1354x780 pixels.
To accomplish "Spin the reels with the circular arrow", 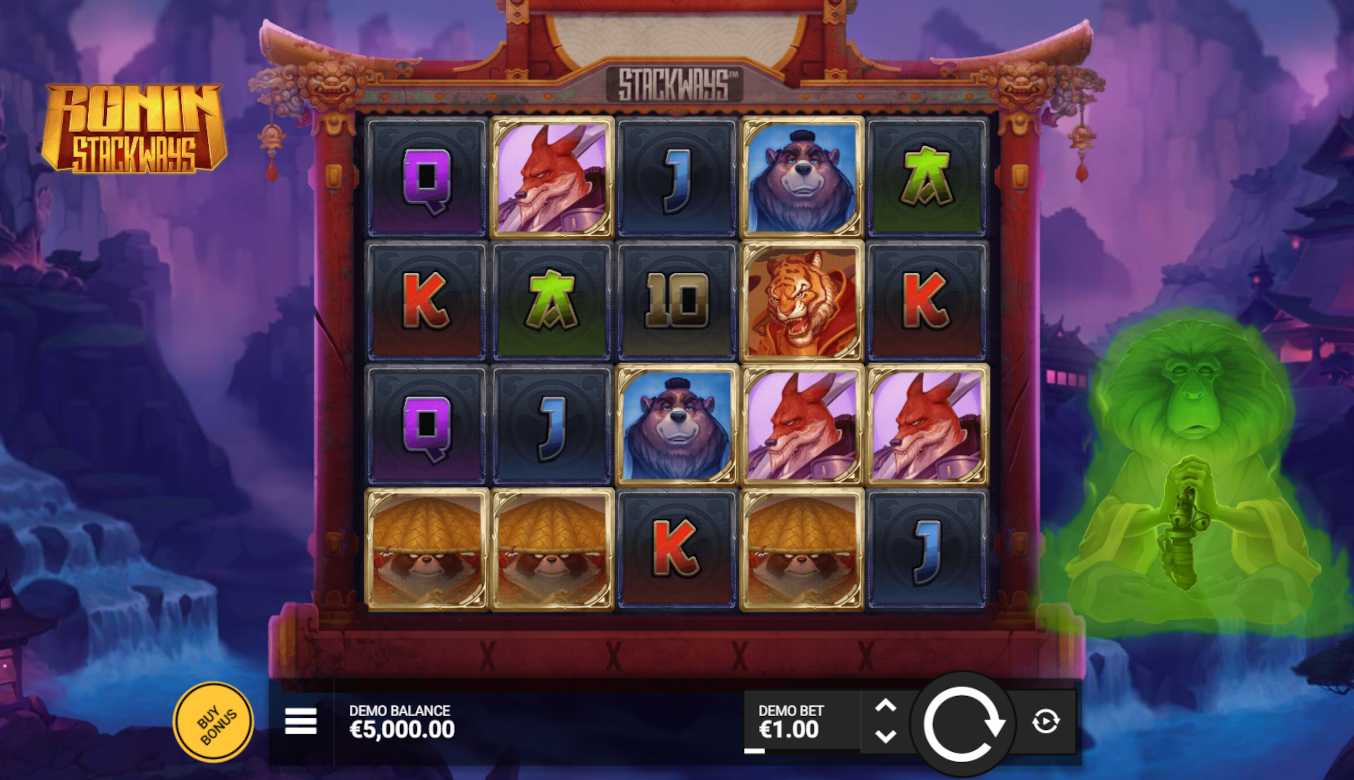I will [963, 724].
